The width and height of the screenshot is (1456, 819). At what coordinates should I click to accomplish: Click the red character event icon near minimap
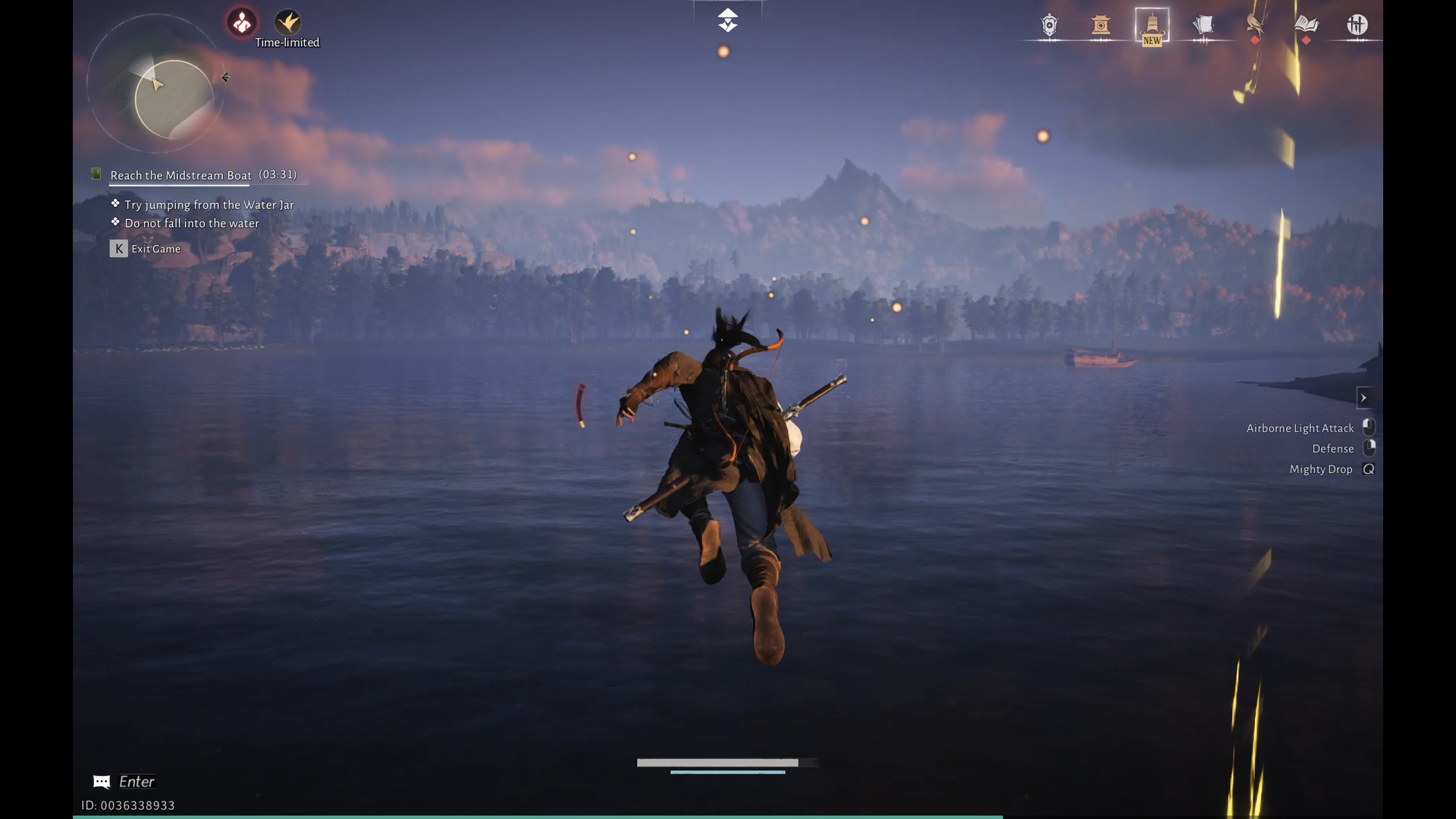[x=241, y=20]
